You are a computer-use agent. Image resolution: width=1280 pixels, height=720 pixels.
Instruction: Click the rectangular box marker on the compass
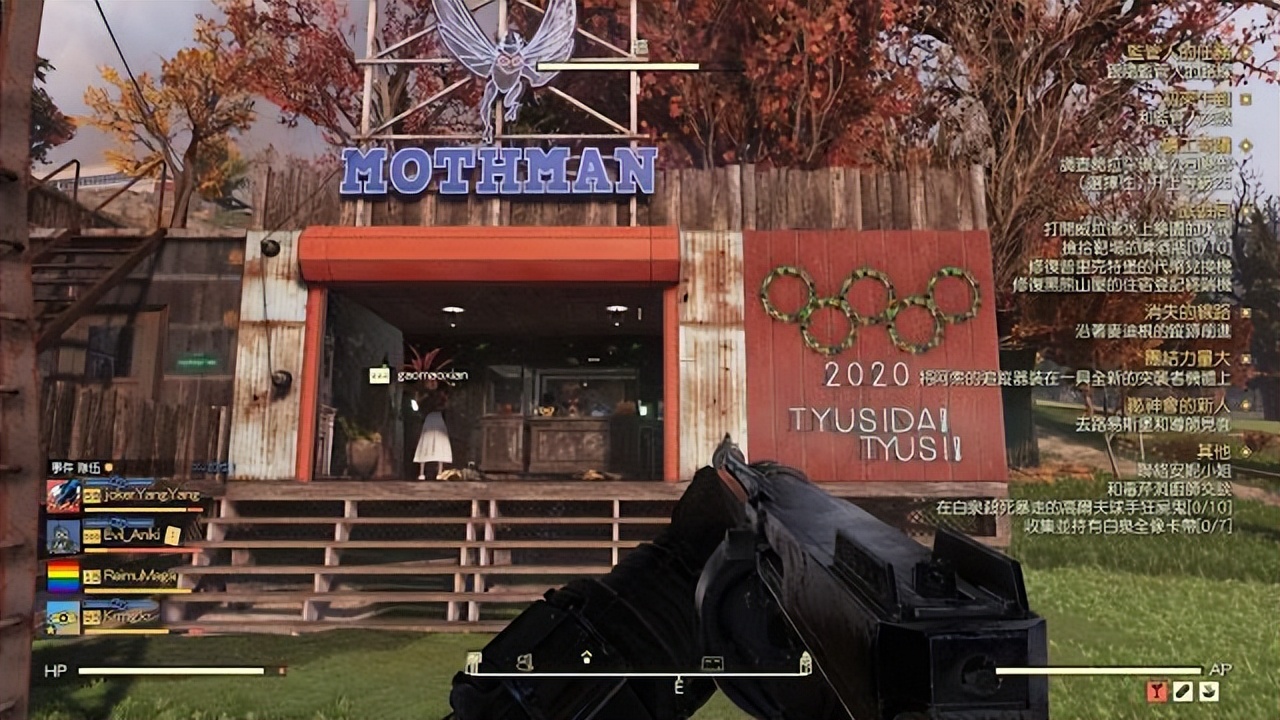coord(712,662)
